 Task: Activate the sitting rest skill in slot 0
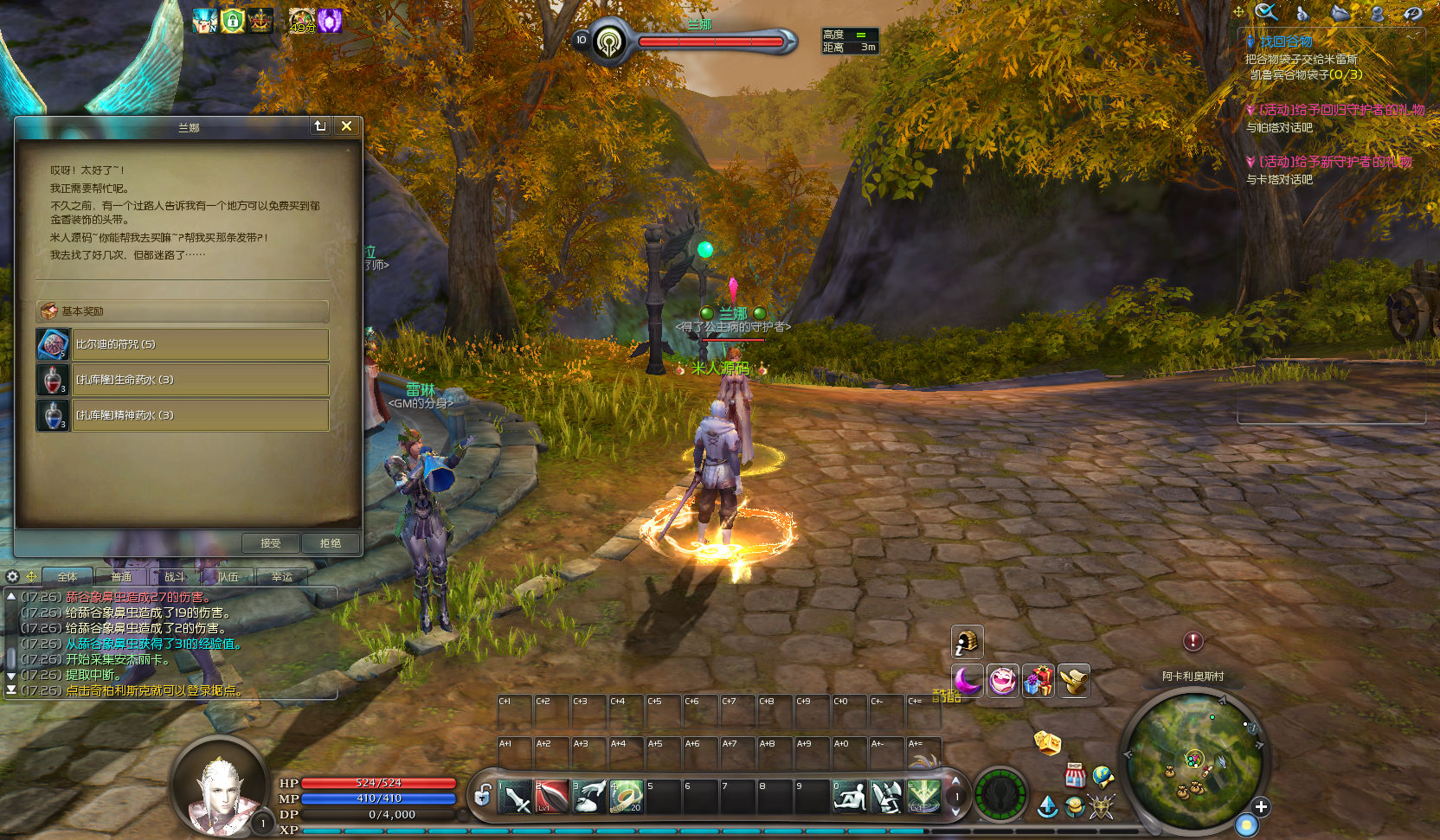click(x=849, y=797)
